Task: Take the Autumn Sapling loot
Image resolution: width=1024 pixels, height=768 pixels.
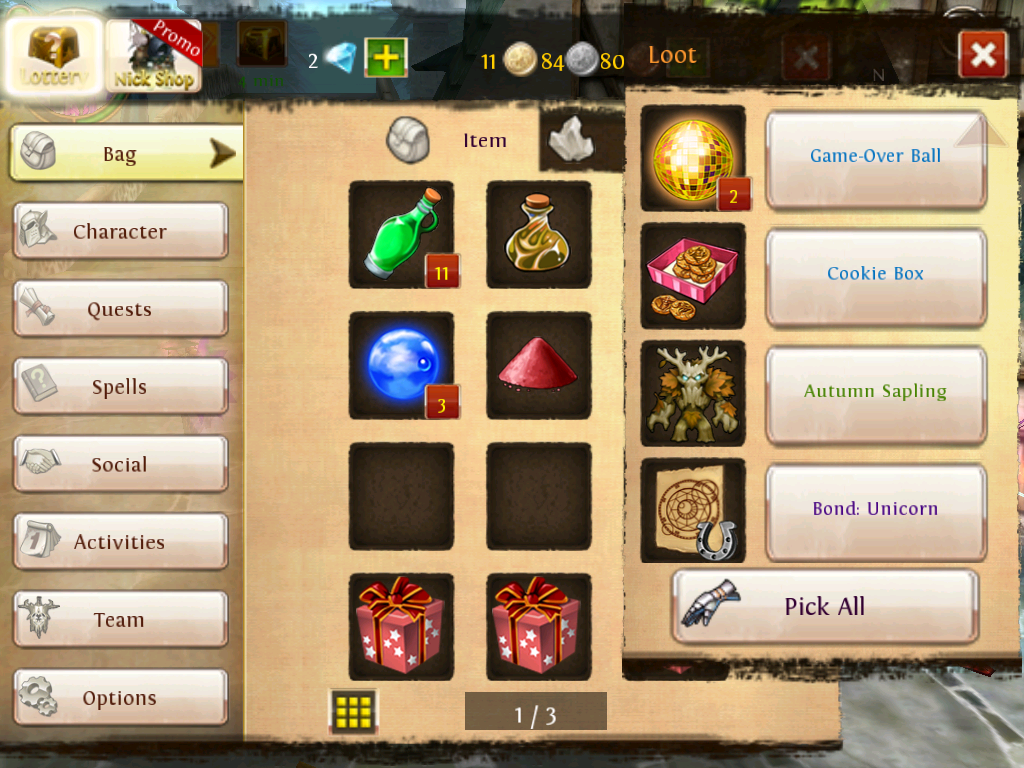Action: pos(875,392)
